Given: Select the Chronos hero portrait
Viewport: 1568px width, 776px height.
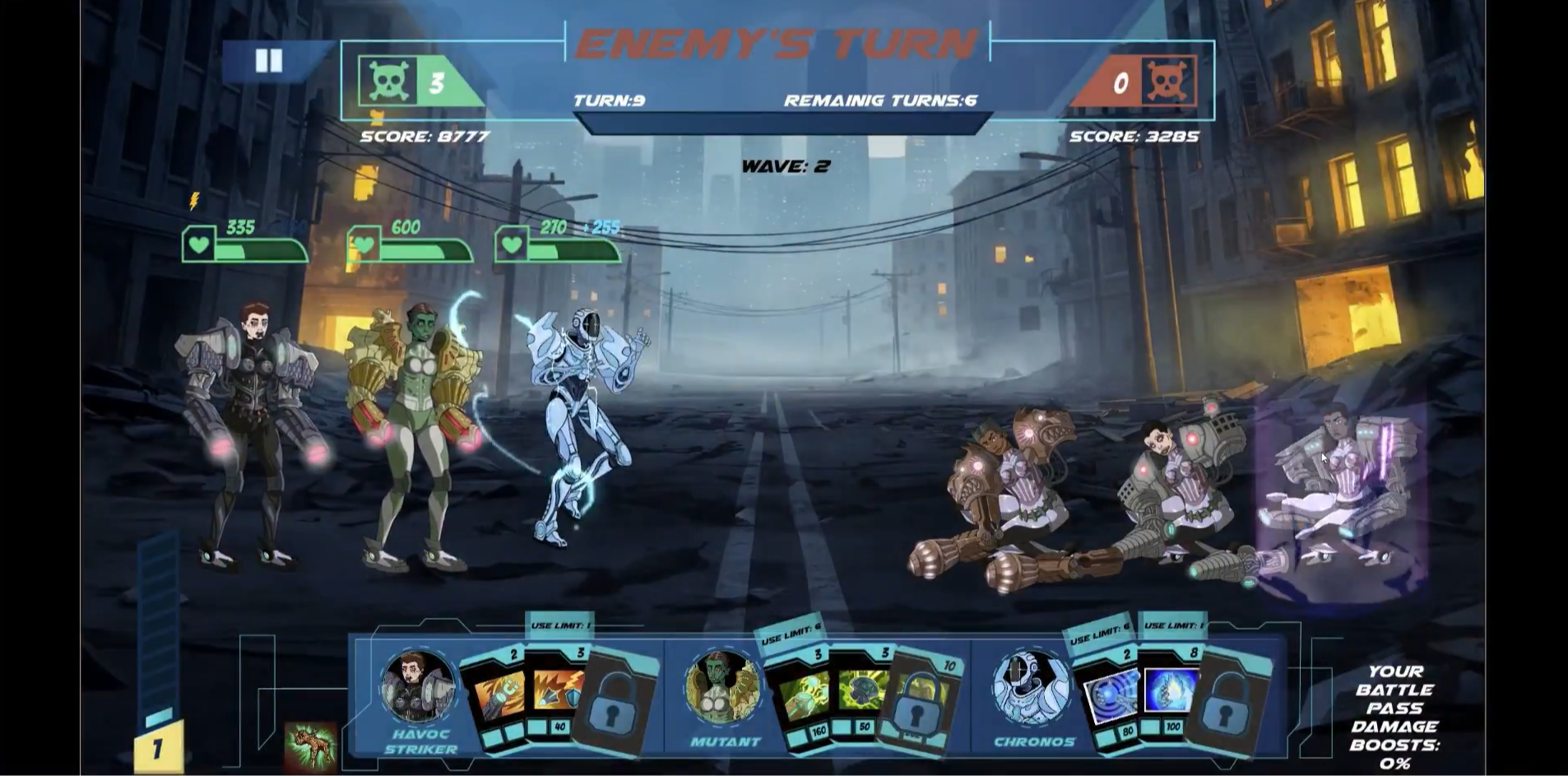Looking at the screenshot, I should point(1030,687).
